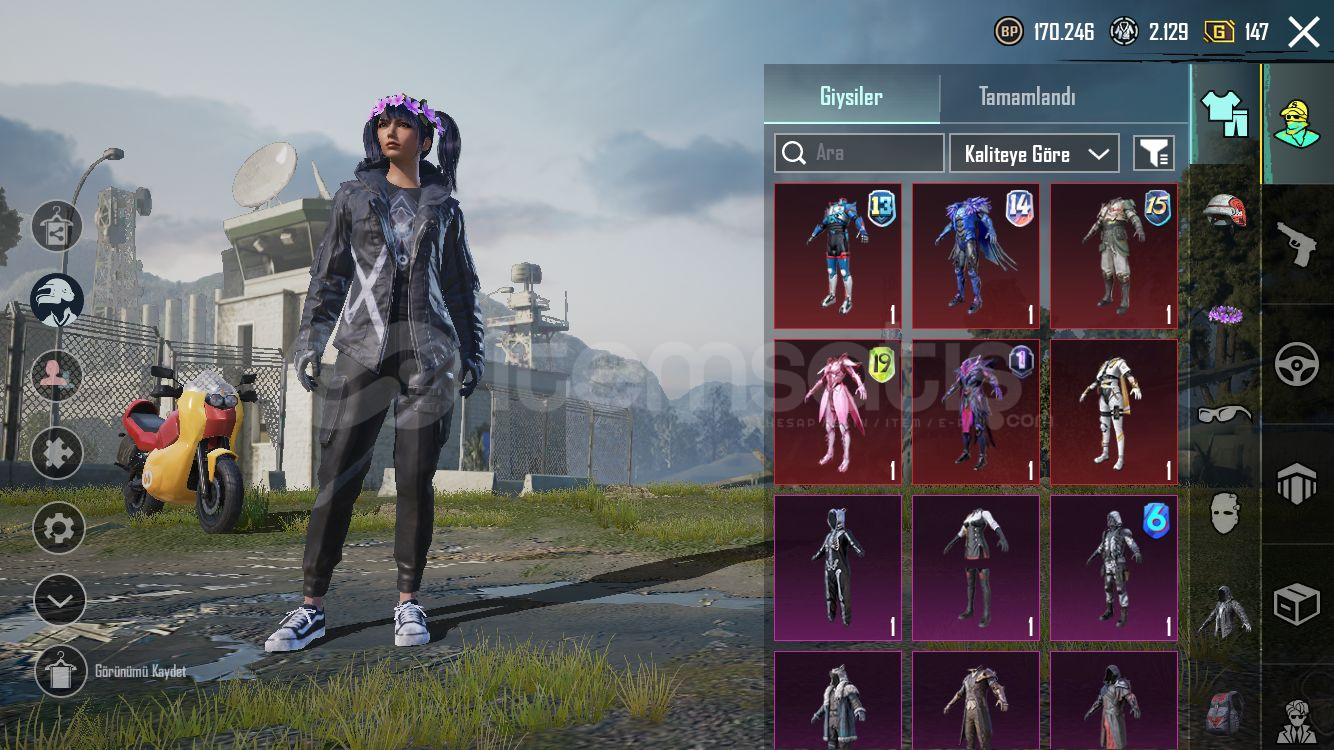Open the Tamamlandı tab
Image resolution: width=1334 pixels, height=750 pixels.
coord(1027,97)
